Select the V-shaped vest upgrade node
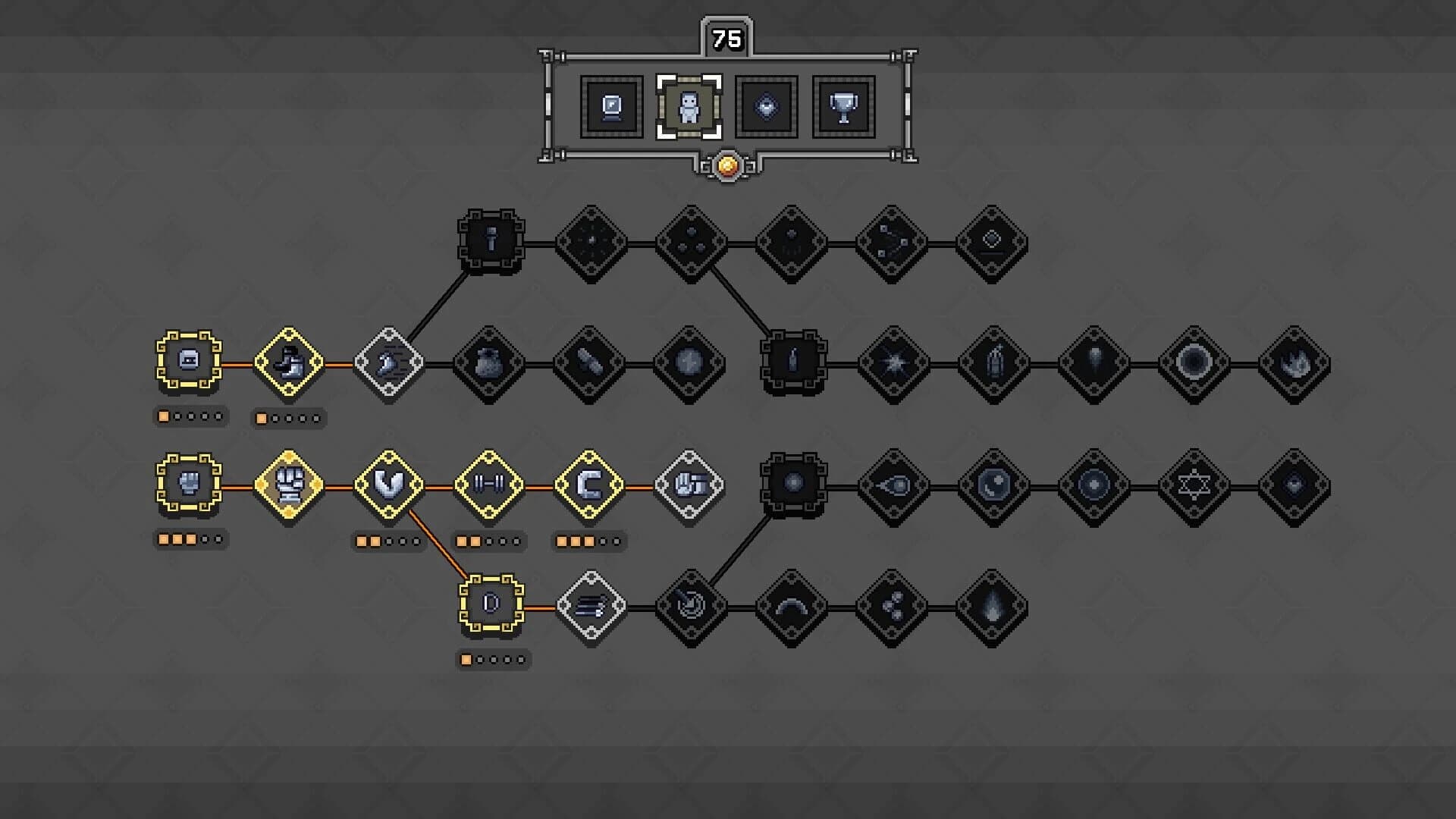The width and height of the screenshot is (1456, 819). tap(389, 485)
